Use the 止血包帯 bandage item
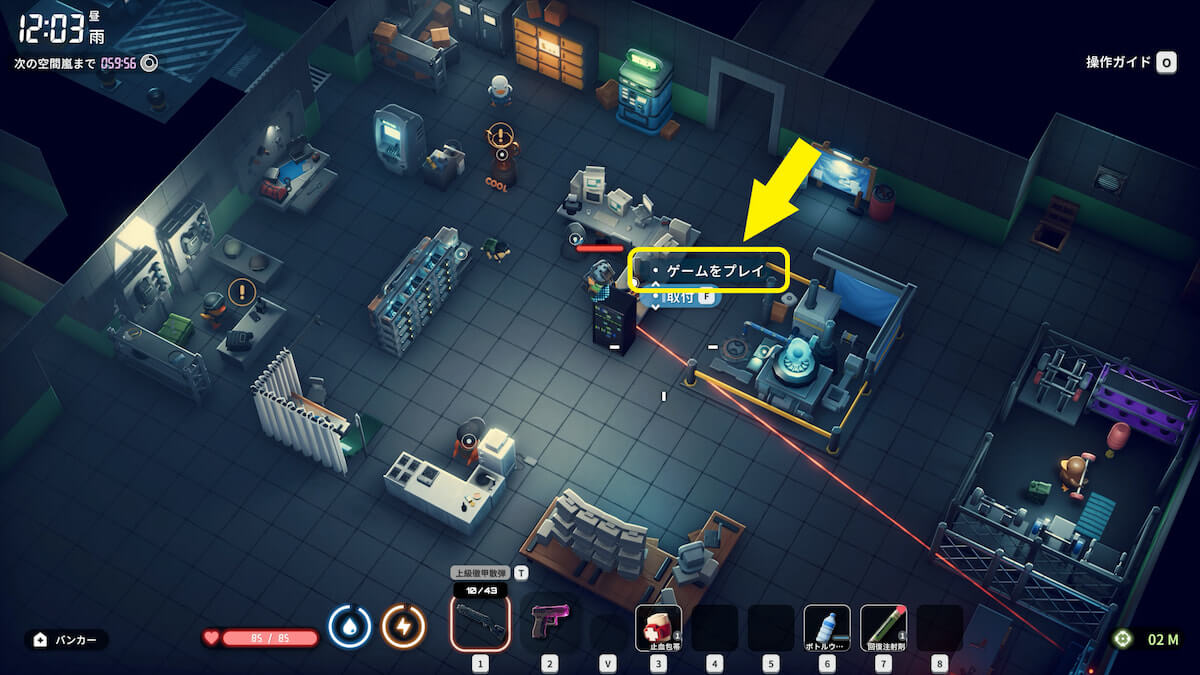The width and height of the screenshot is (1200, 675). tap(658, 627)
